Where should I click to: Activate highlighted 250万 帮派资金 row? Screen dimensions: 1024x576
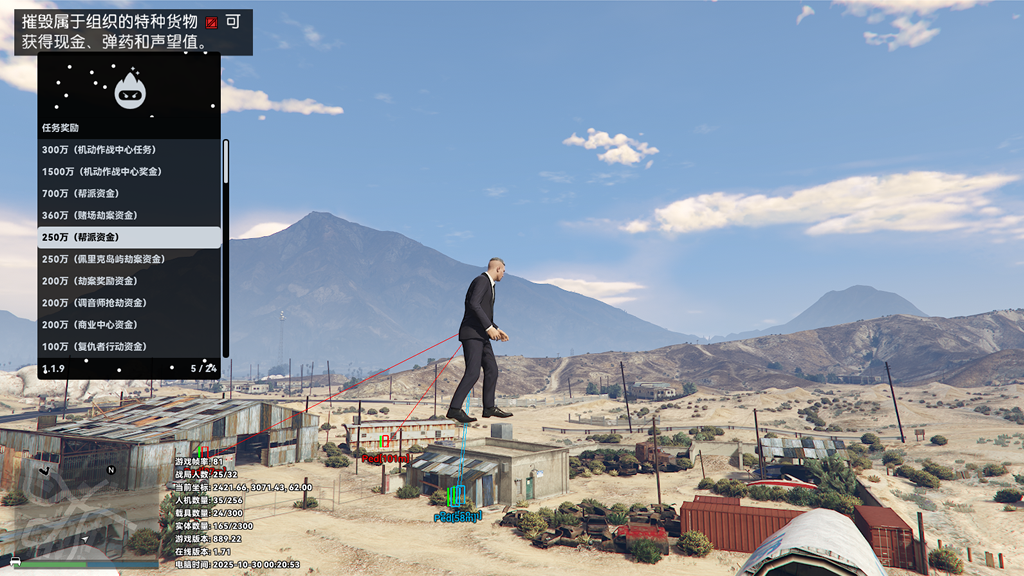(x=128, y=238)
